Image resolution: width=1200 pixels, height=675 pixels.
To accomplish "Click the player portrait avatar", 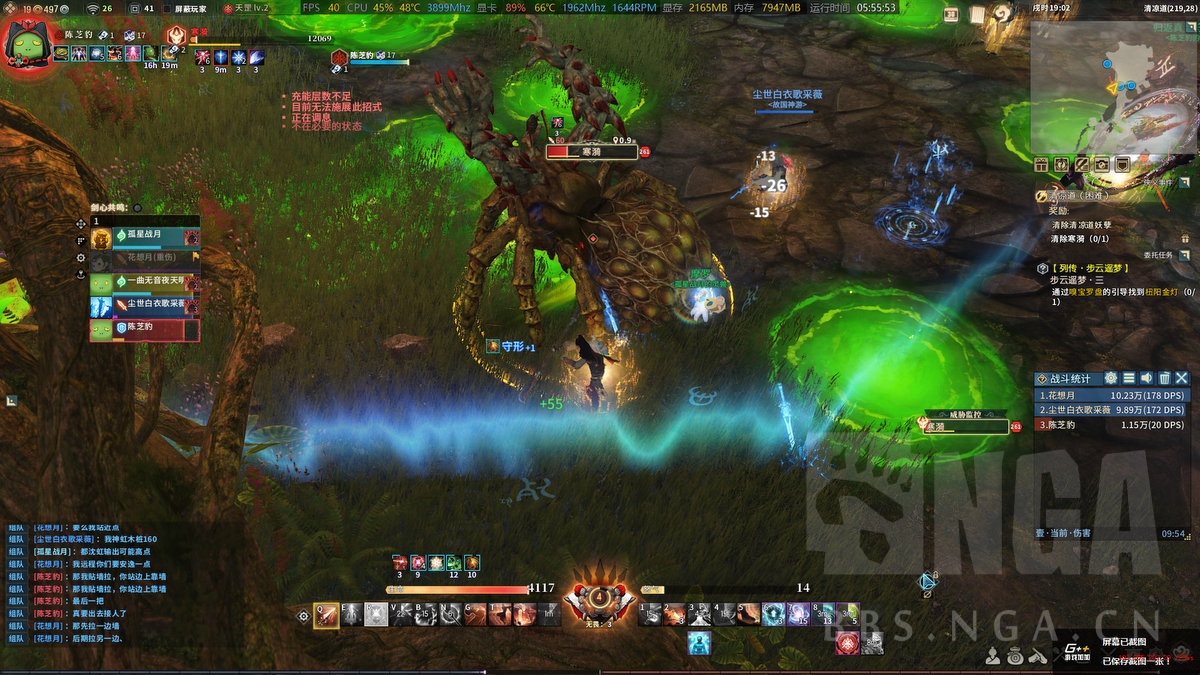I will (x=28, y=43).
